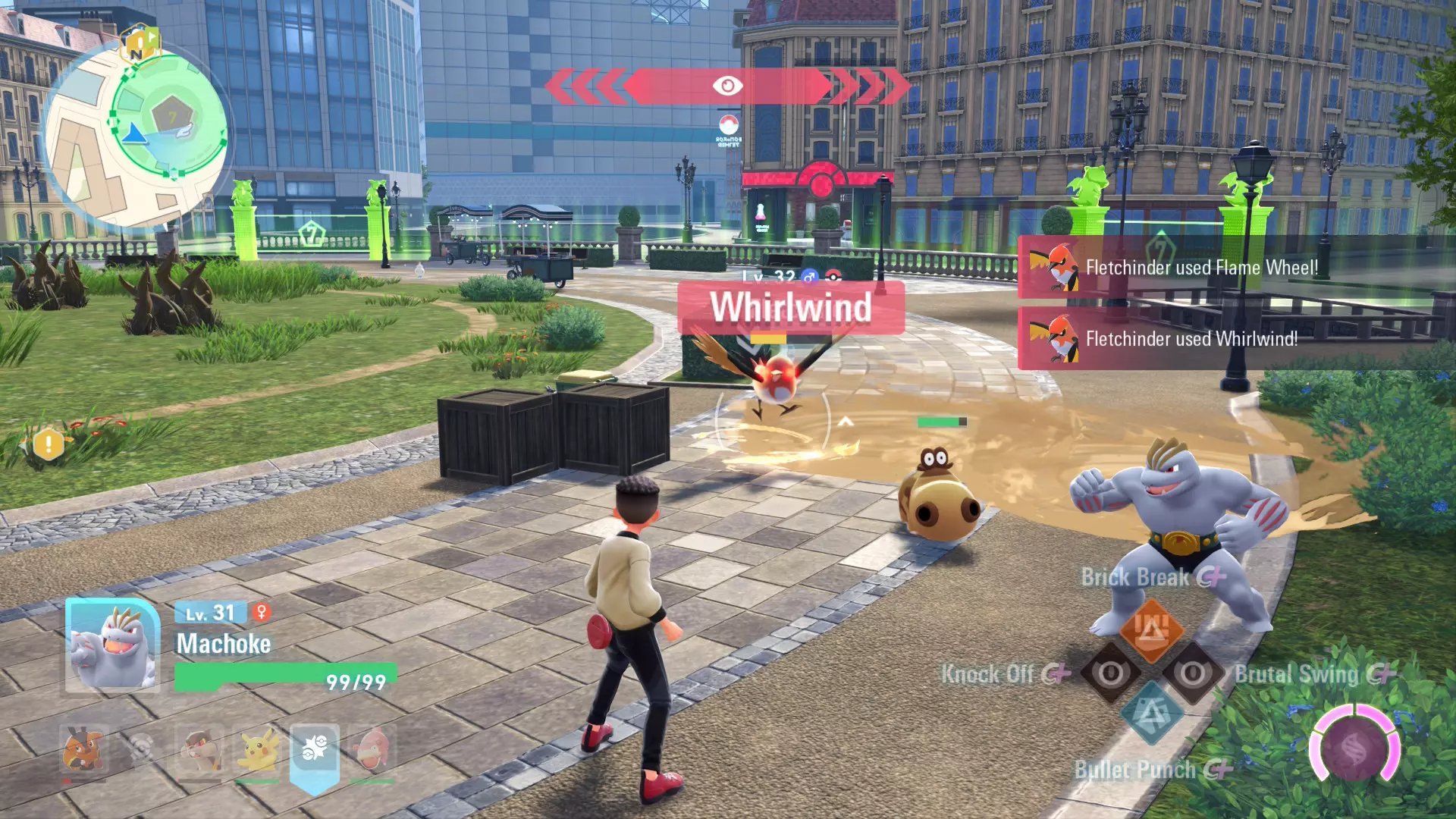The image size is (1456, 819).
Task: Switch to Pikachu in the party bar
Action: click(x=258, y=750)
